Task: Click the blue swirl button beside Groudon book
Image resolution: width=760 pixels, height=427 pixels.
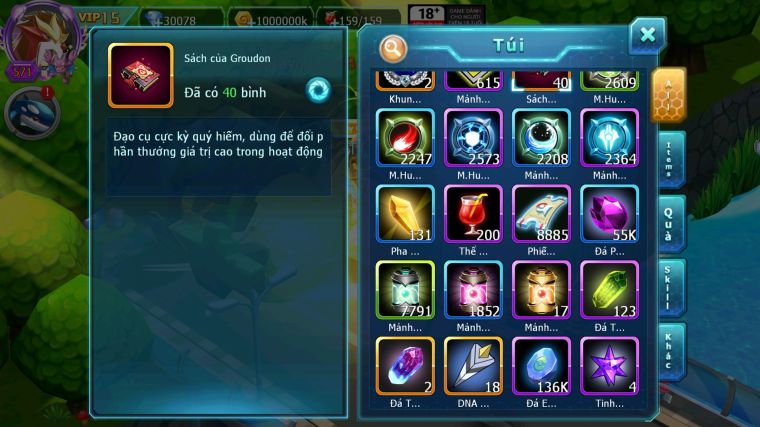Action: click(x=318, y=90)
